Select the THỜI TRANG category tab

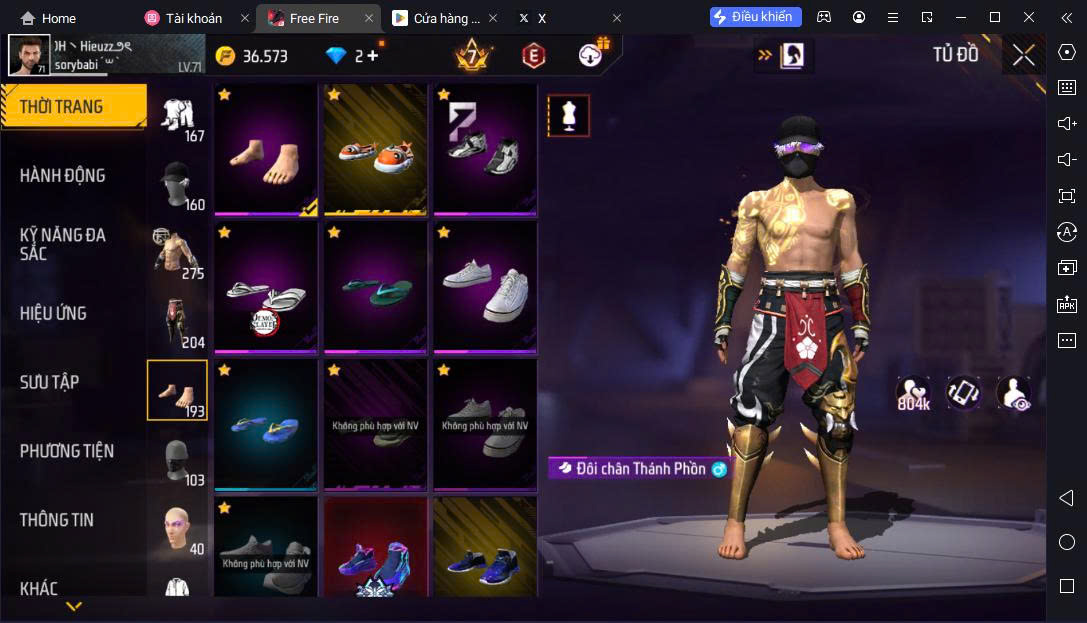72,107
